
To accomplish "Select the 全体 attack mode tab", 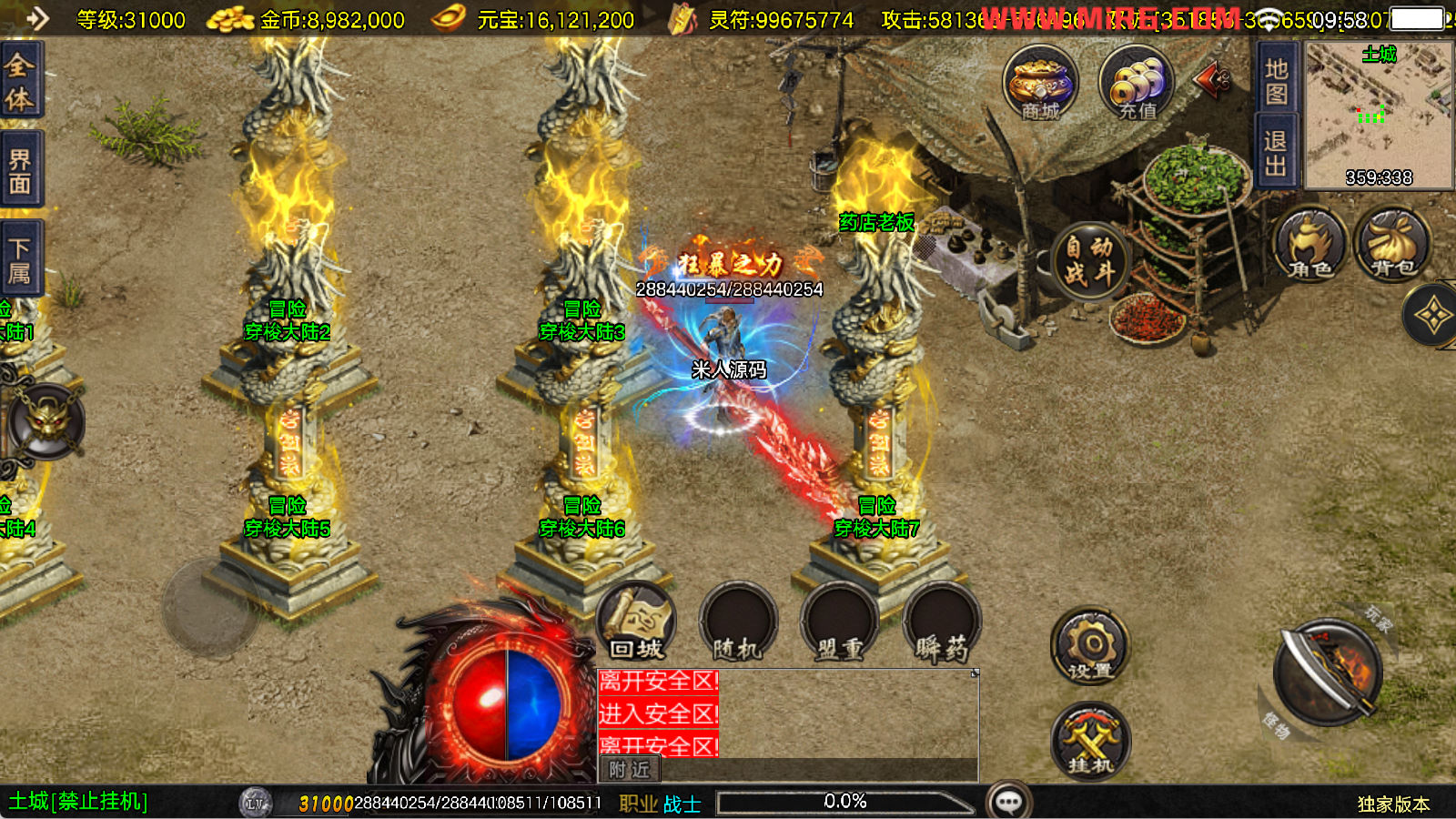I will point(20,80).
